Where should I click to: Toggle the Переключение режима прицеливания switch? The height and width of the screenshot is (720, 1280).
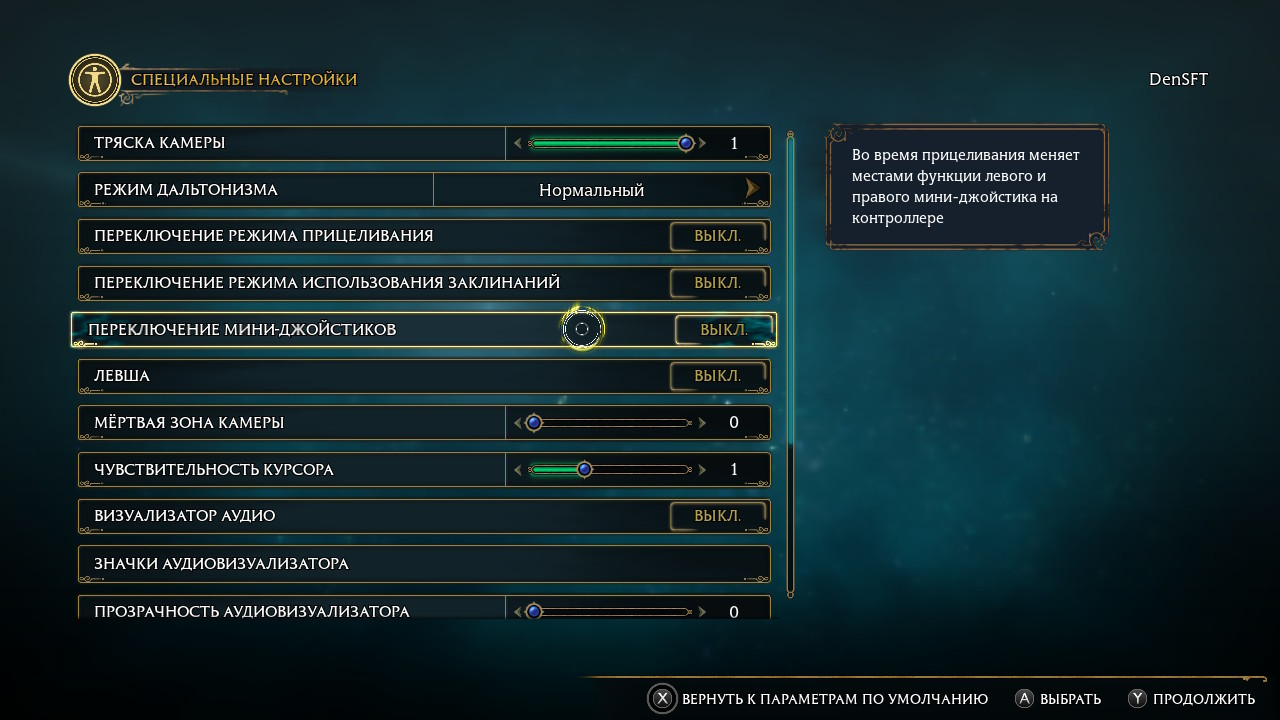tap(718, 237)
